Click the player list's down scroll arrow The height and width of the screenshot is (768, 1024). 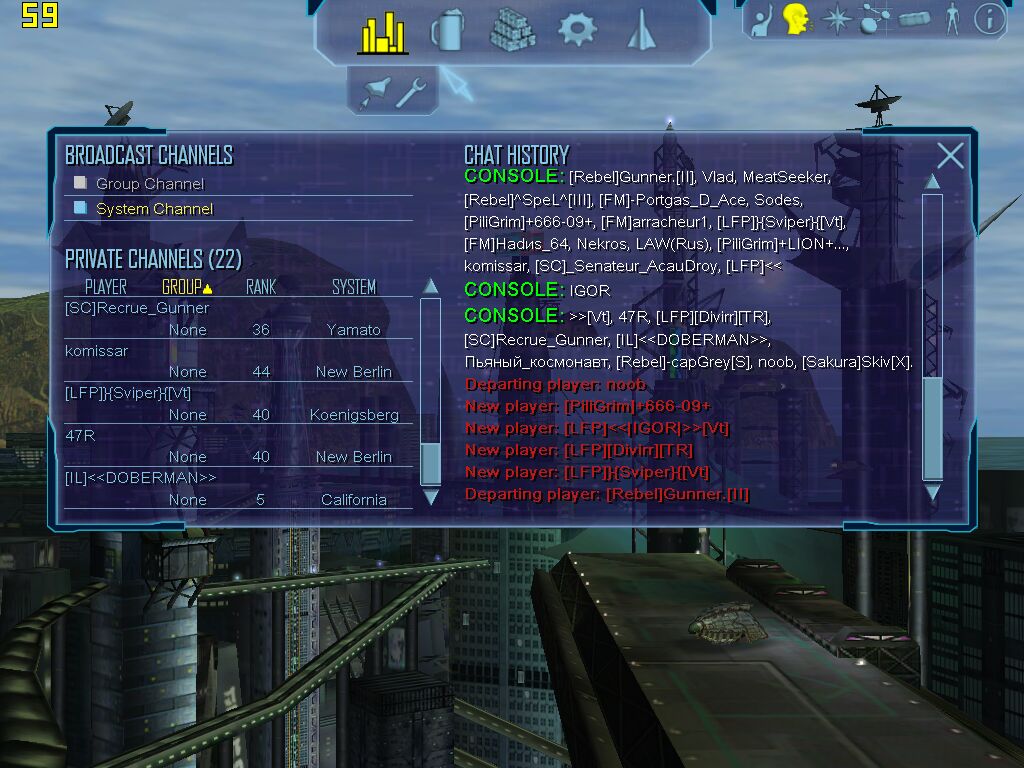click(431, 496)
